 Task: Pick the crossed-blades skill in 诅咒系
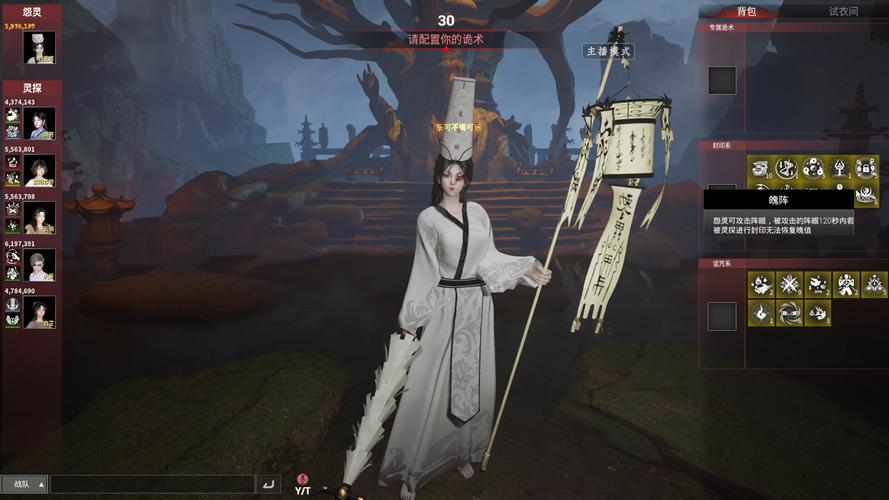point(789,285)
